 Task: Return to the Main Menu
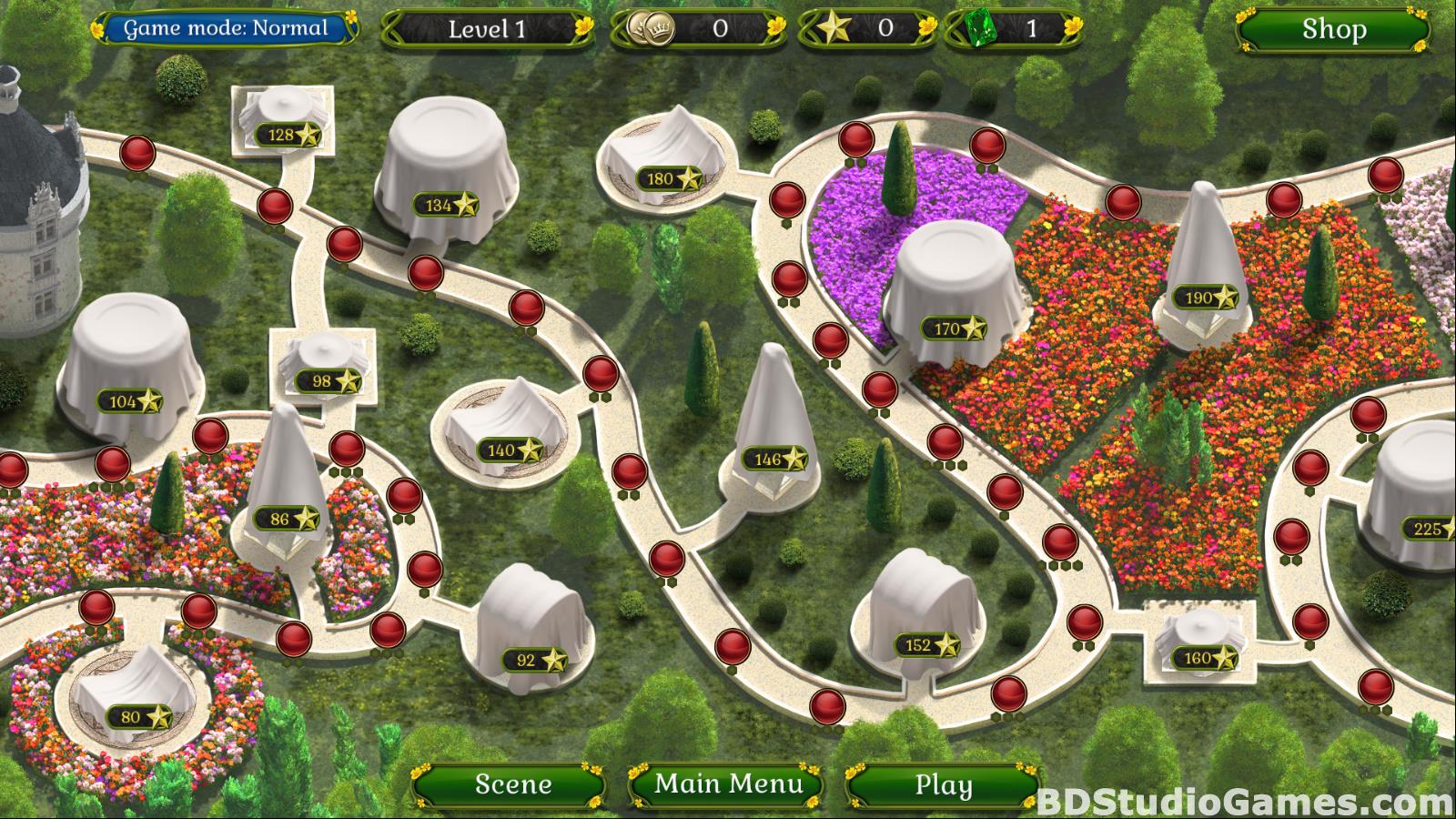click(x=728, y=784)
